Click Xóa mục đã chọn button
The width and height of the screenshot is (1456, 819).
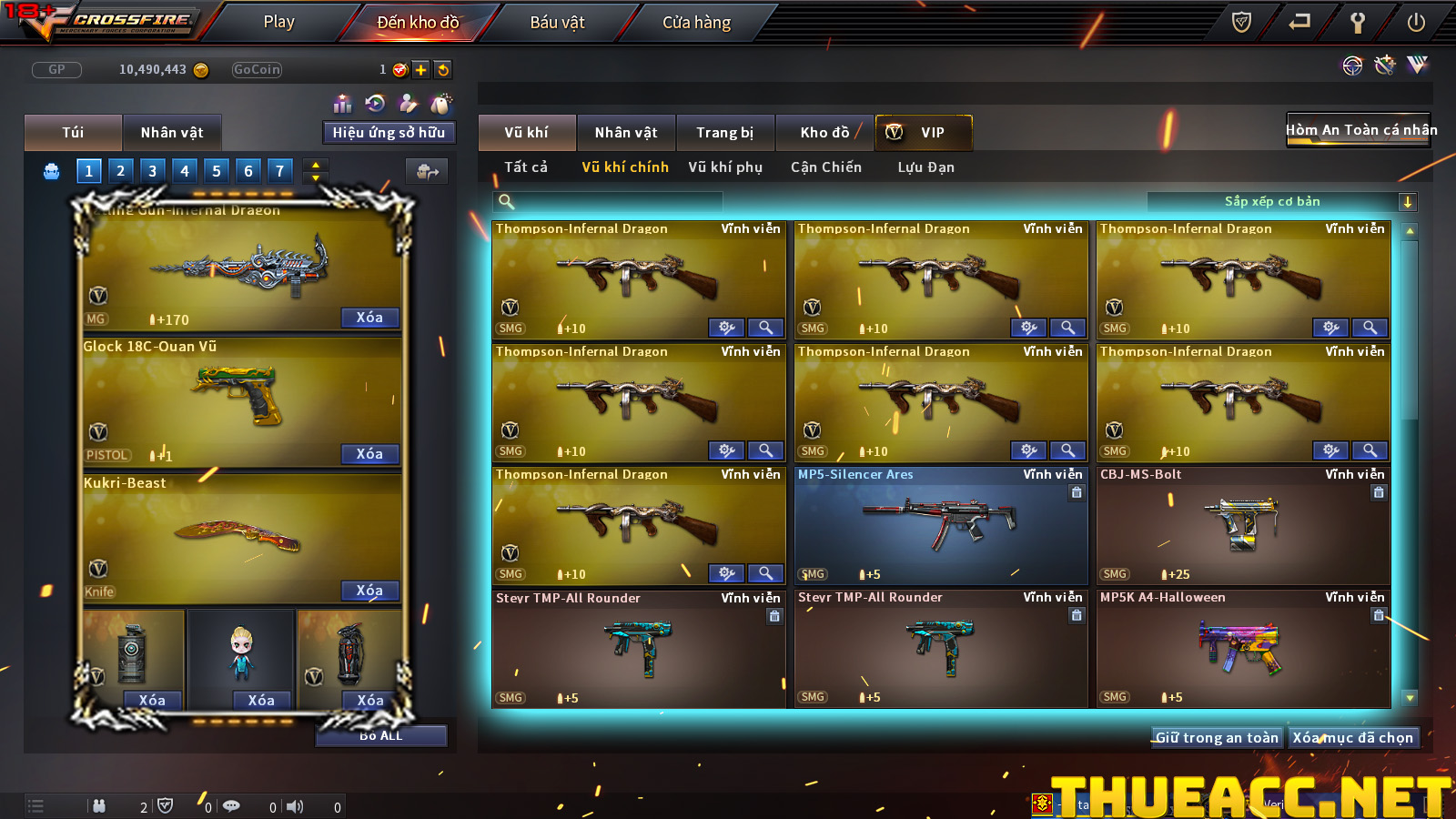1352,738
